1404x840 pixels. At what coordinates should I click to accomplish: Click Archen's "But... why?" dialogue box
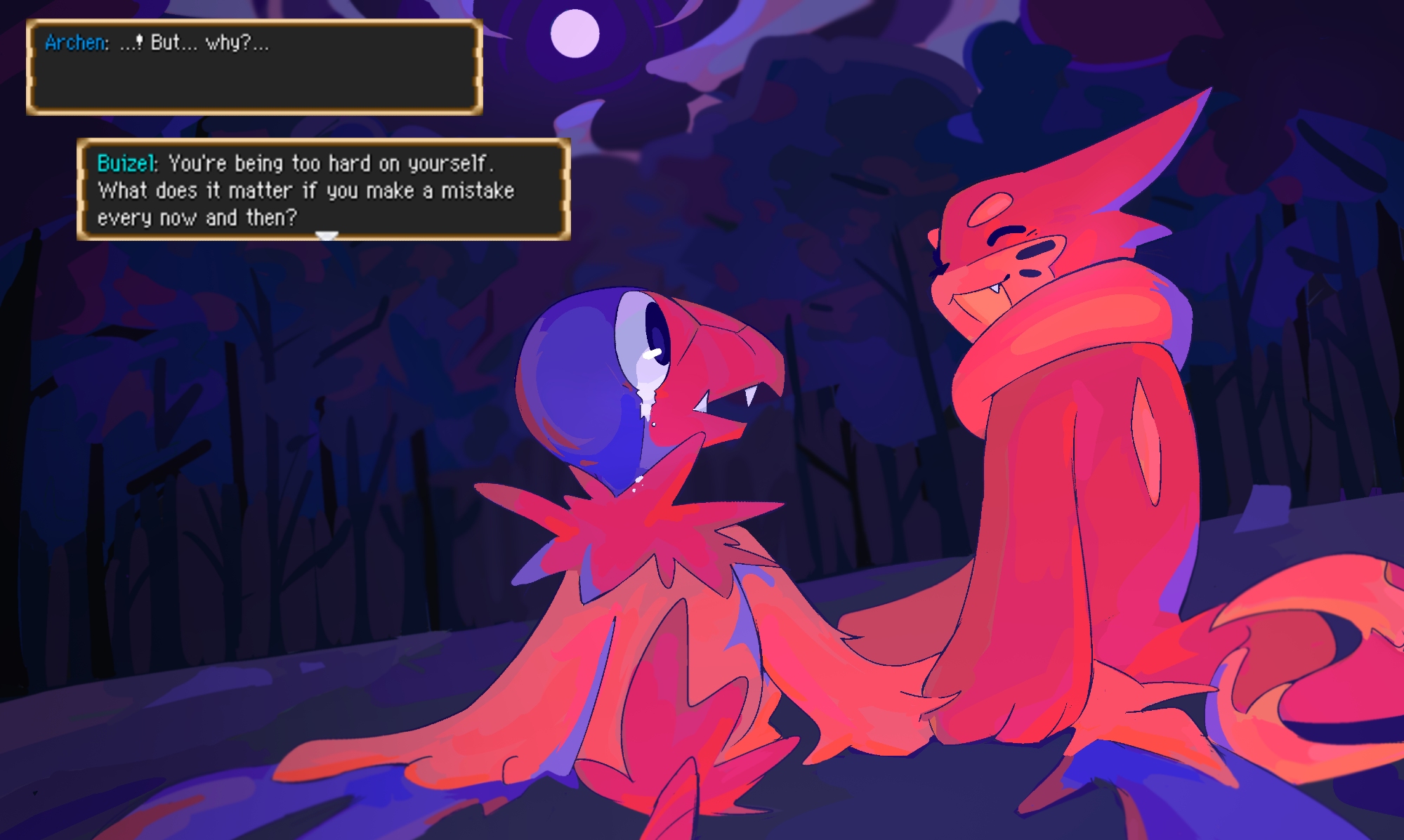tap(254, 67)
